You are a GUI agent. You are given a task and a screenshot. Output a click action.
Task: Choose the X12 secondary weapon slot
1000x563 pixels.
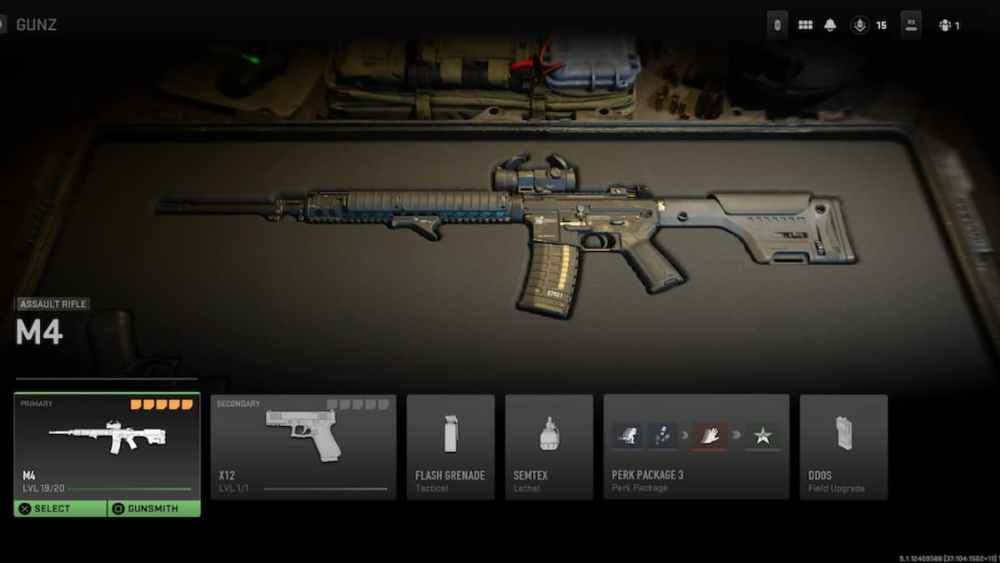pos(303,447)
